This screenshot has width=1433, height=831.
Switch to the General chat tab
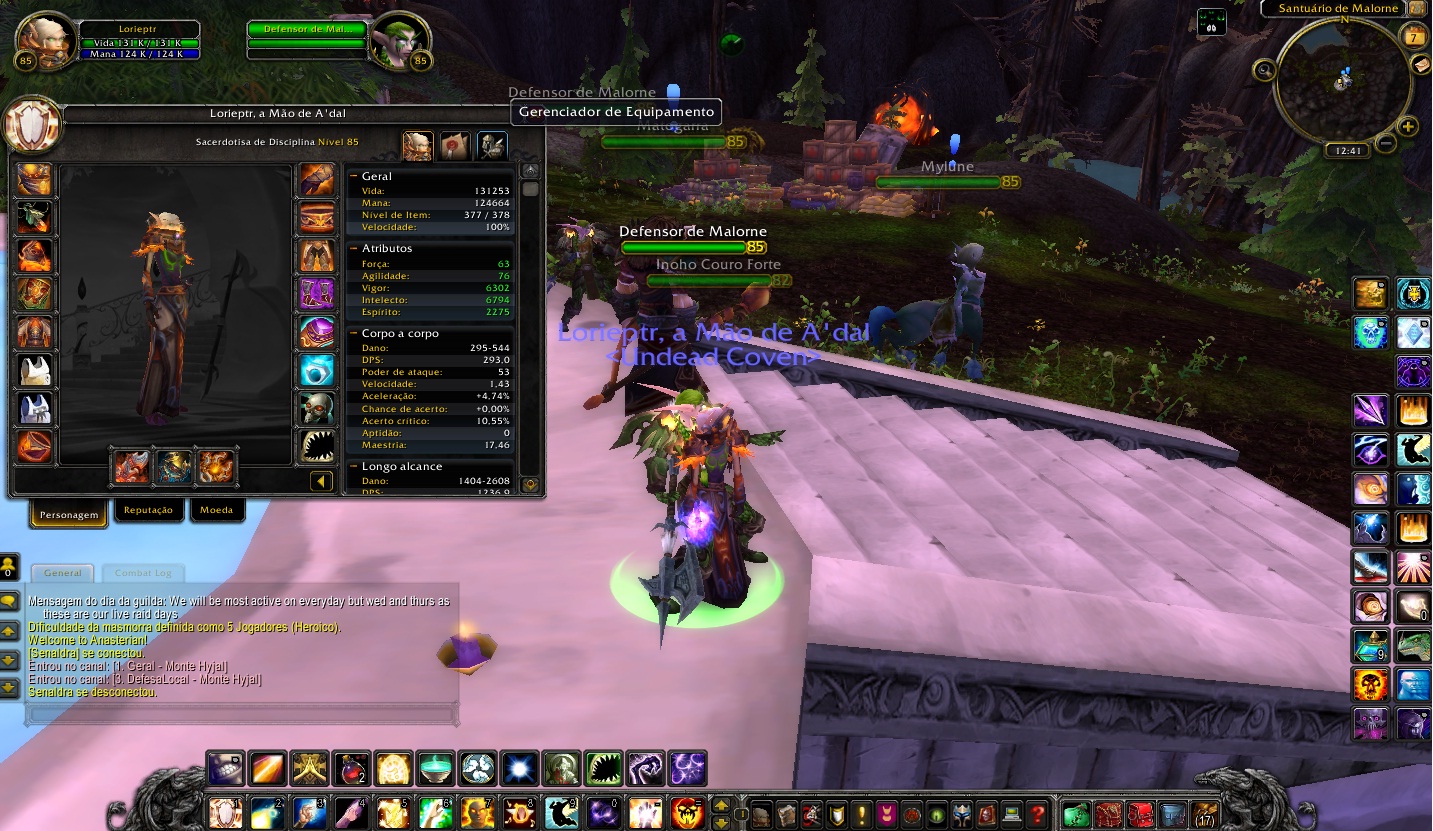(x=62, y=573)
